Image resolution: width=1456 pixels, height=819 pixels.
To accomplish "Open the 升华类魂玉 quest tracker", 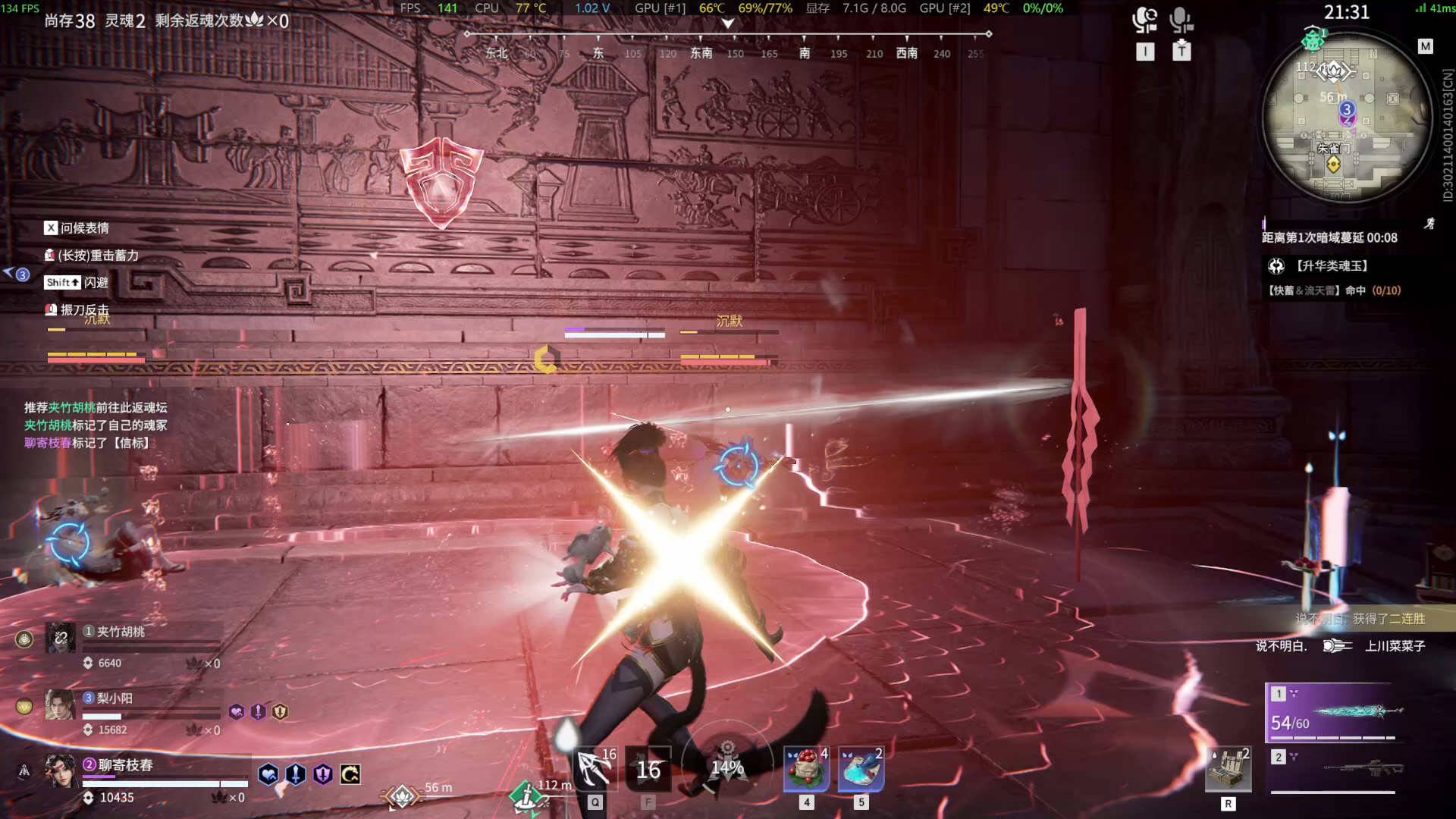I will point(1332,266).
